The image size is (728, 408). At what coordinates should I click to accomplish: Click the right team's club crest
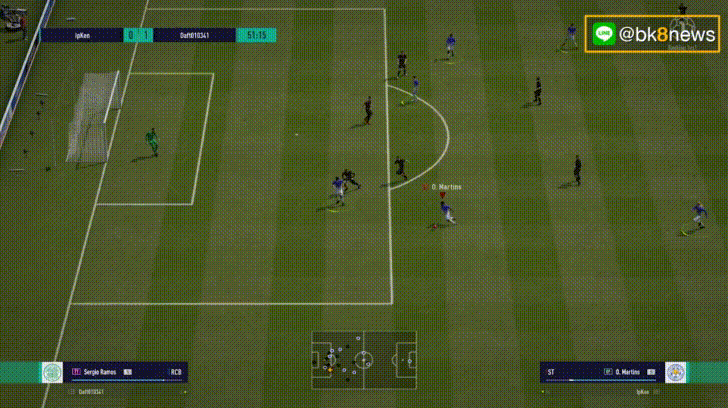676,372
